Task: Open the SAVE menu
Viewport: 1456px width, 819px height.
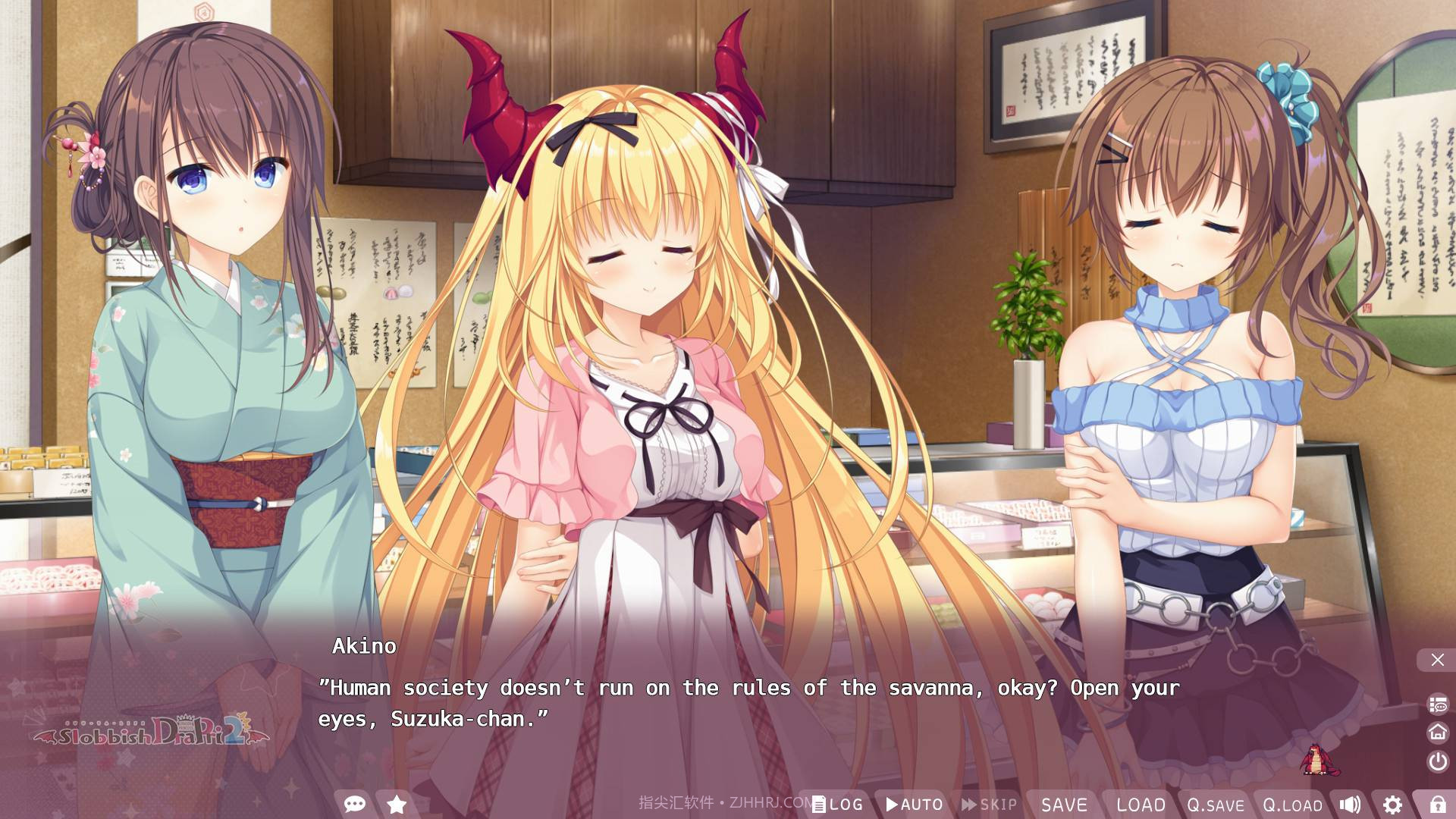Action: point(1064,805)
